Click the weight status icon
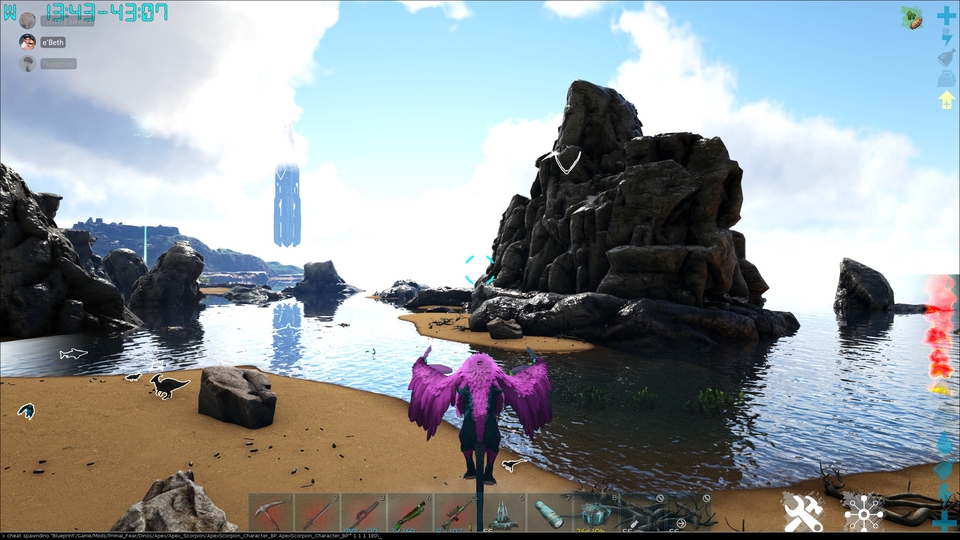The height and width of the screenshot is (540, 960). click(946, 79)
